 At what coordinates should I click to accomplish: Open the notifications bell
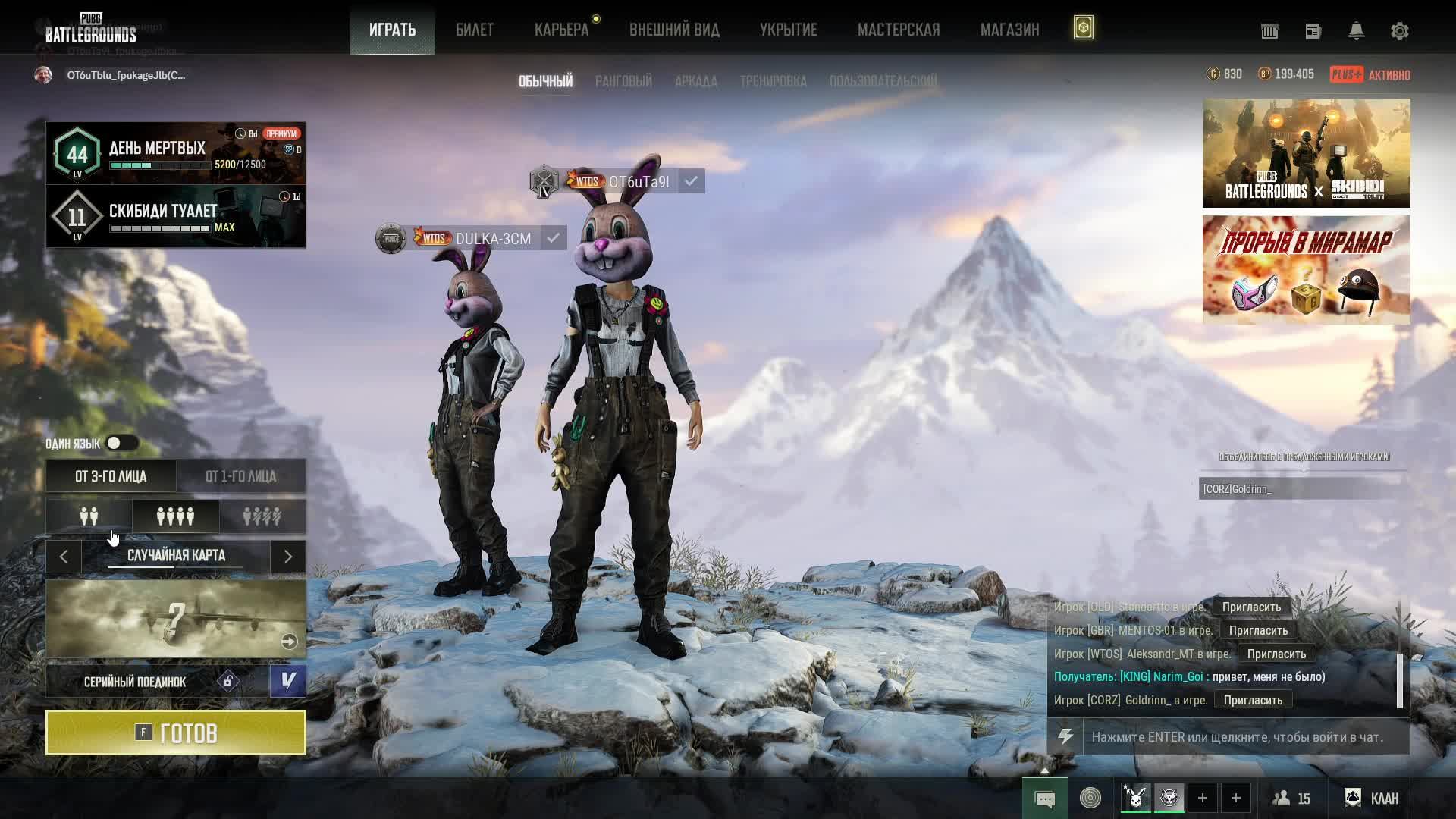click(x=1356, y=31)
